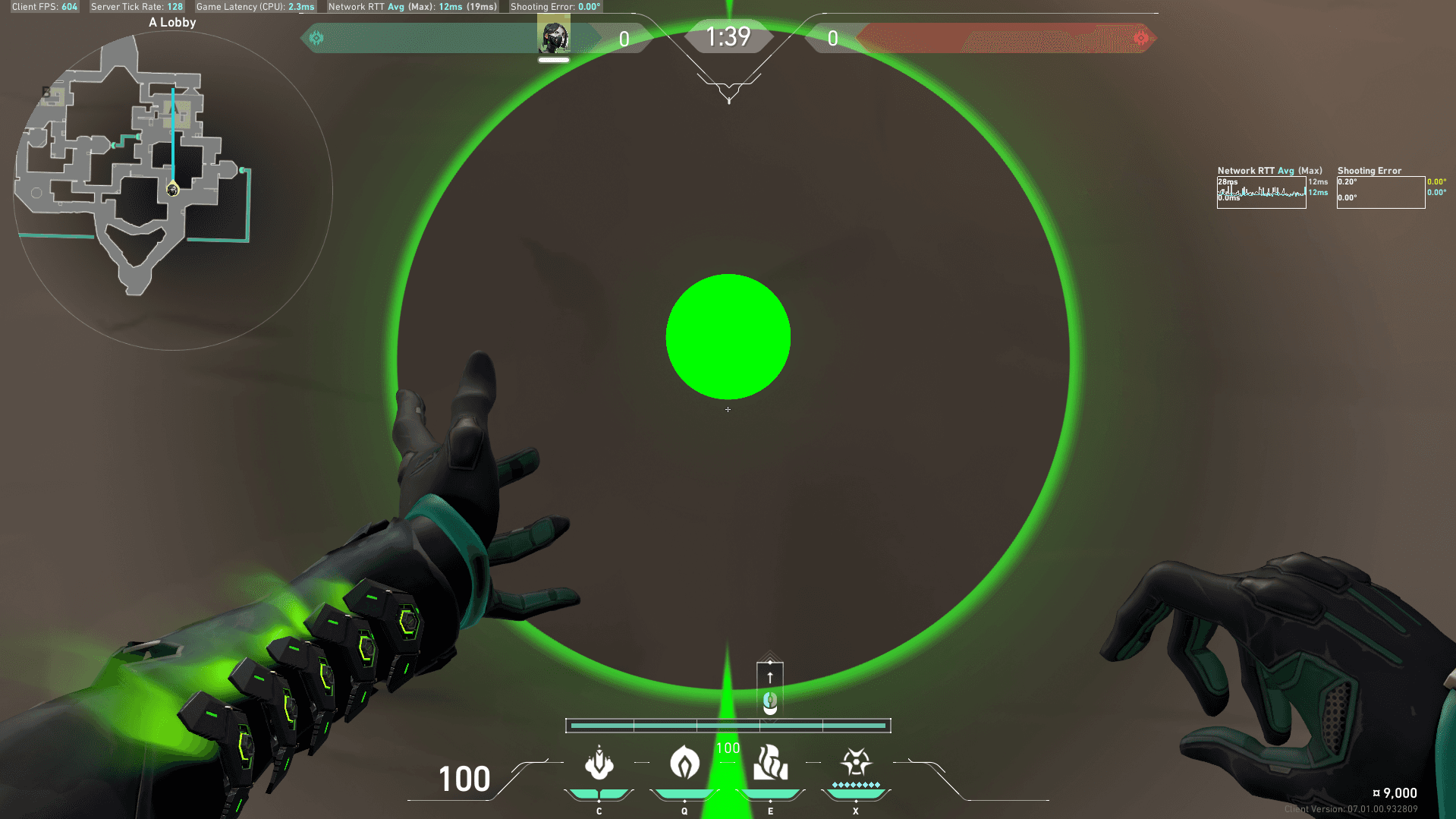This screenshot has height=819, width=1456.
Task: Trigger the Viper's Pit ultimate icon
Action: pyautogui.click(x=856, y=762)
